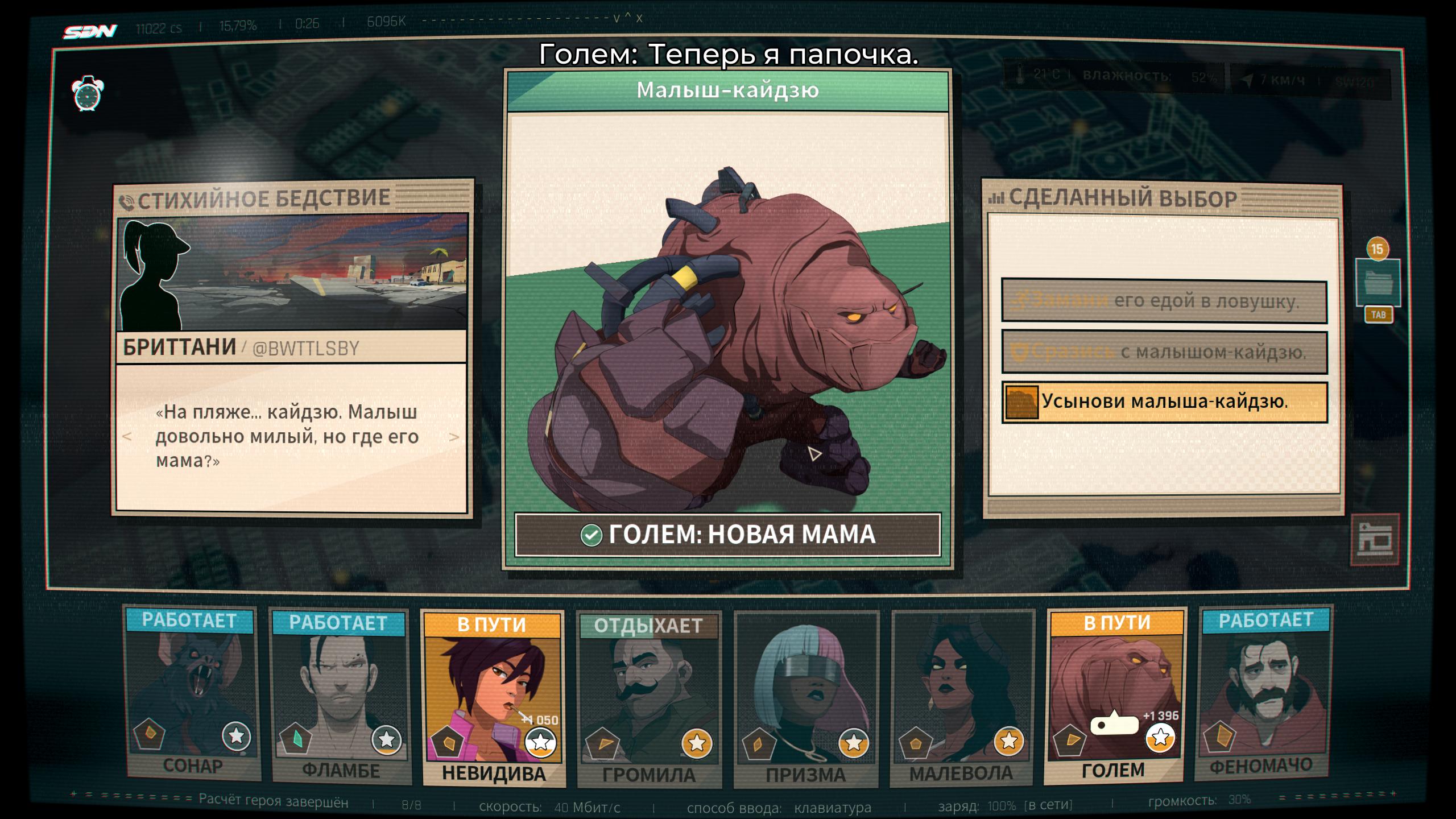Image resolution: width=1456 pixels, height=819 pixels.
Task: Open the red floor plan icon
Action: [1375, 539]
